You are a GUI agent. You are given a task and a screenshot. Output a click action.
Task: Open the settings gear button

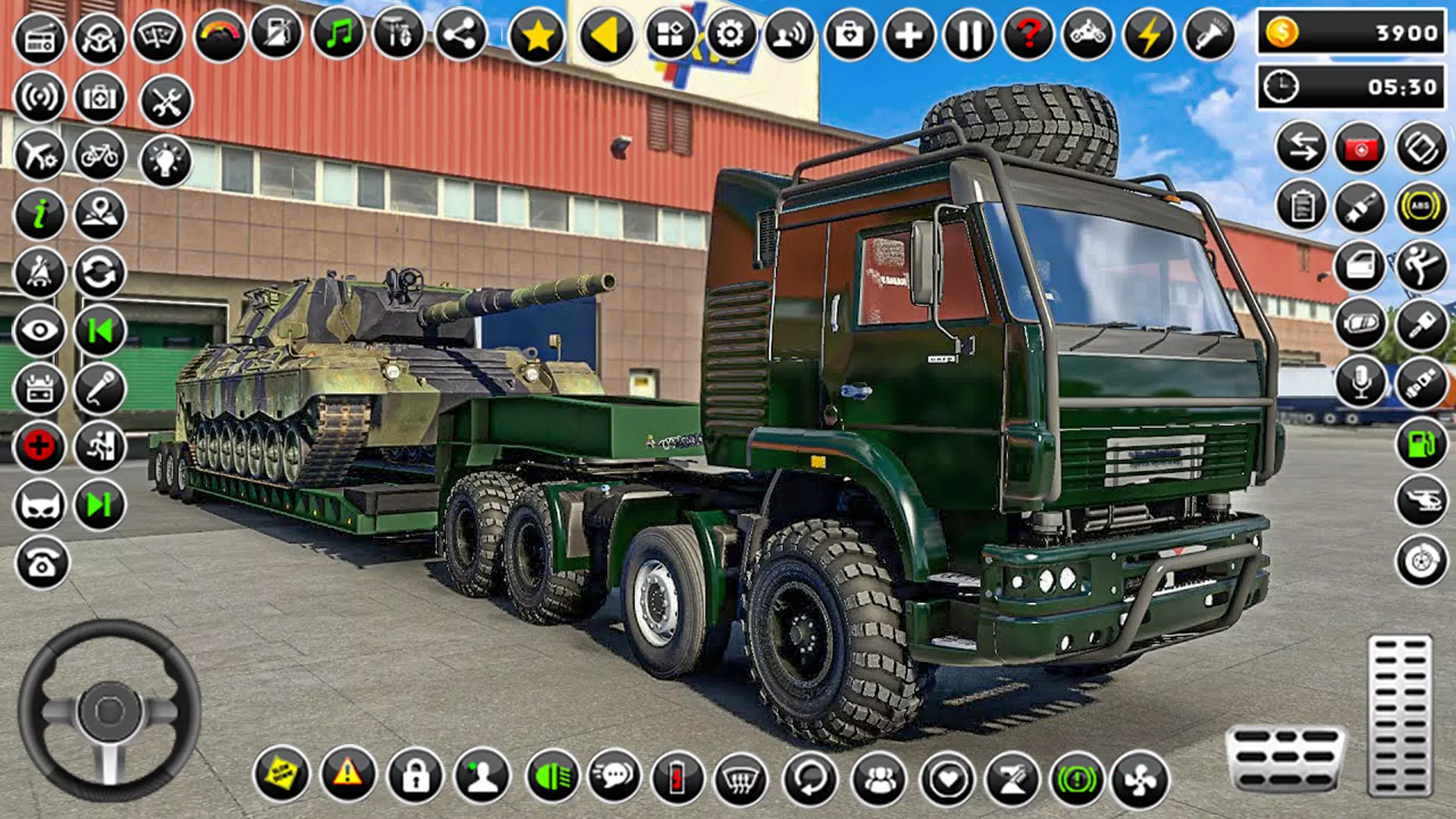730,35
